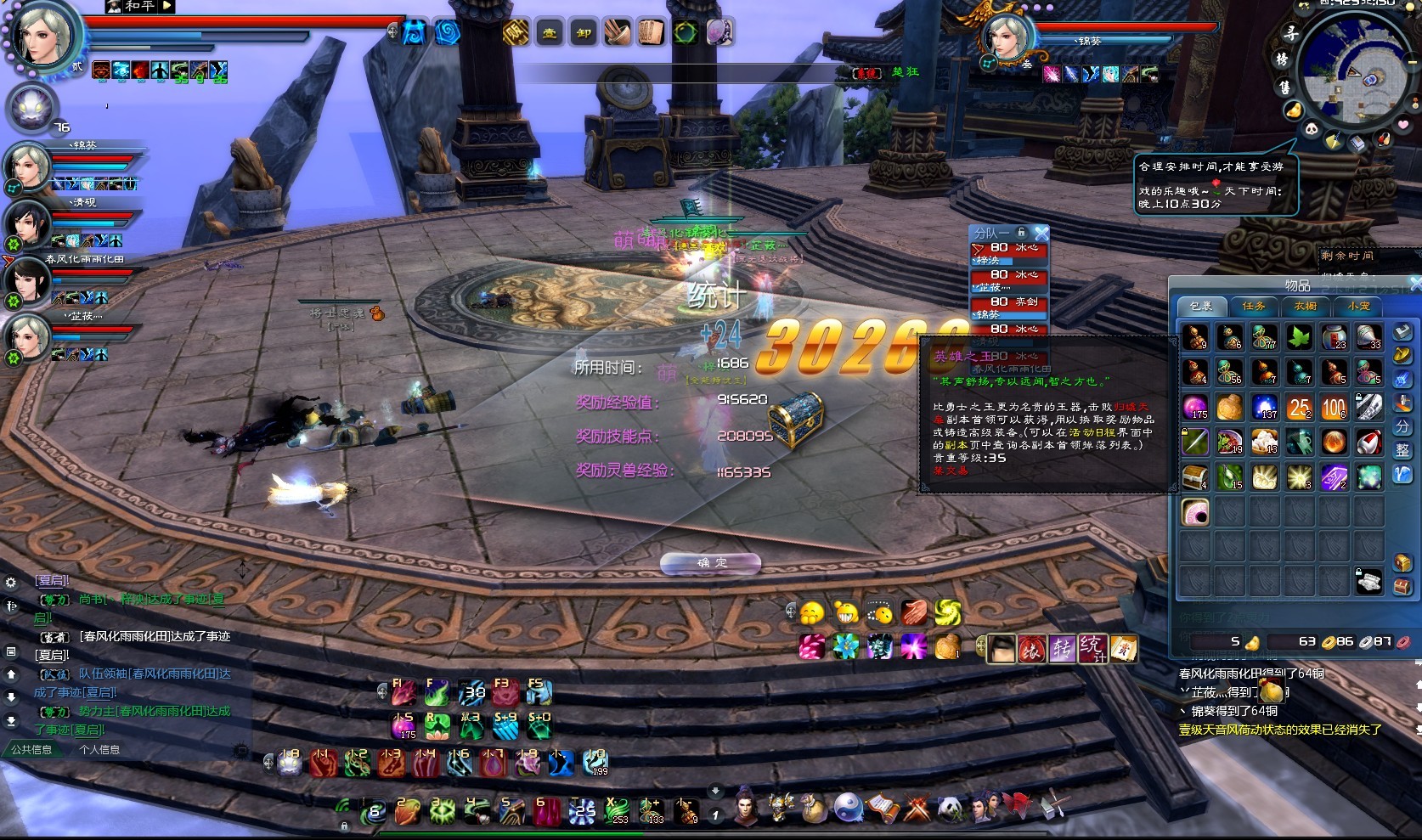The height and width of the screenshot is (840, 1422).
Task: Close the 分队一 team panel
Action: pos(1041,232)
